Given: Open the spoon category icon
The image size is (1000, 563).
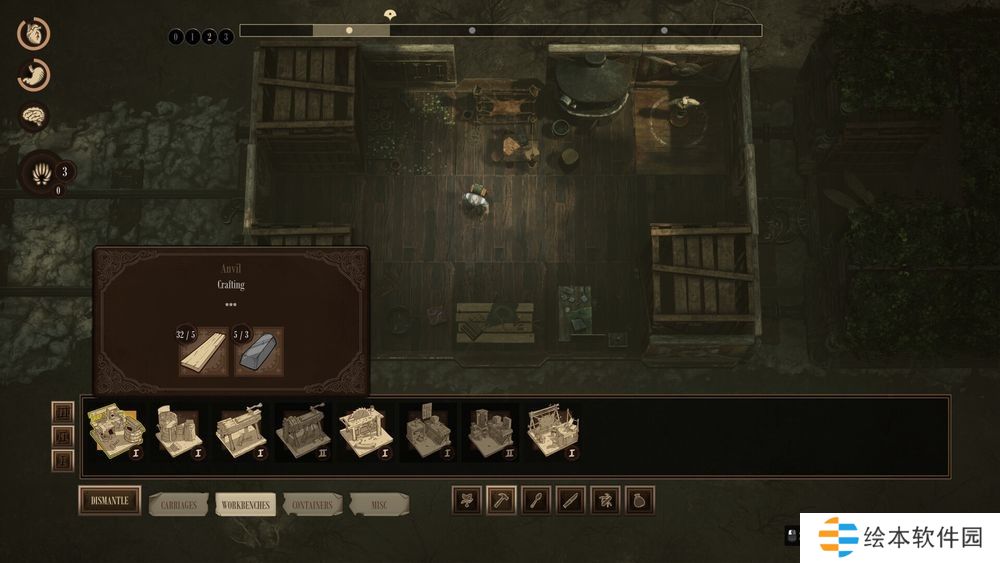Looking at the screenshot, I should tap(535, 501).
